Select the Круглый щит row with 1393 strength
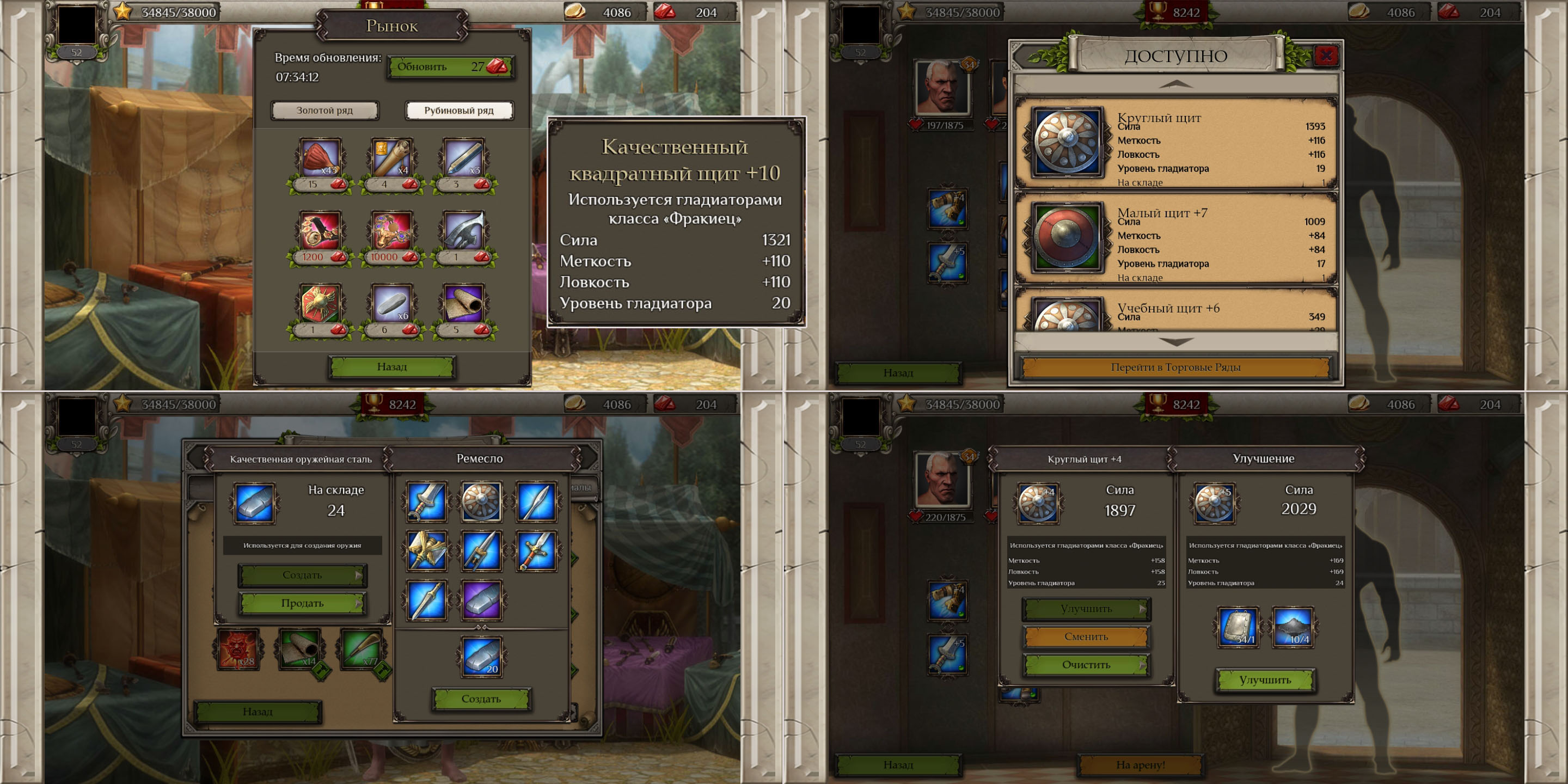 pos(1175,145)
